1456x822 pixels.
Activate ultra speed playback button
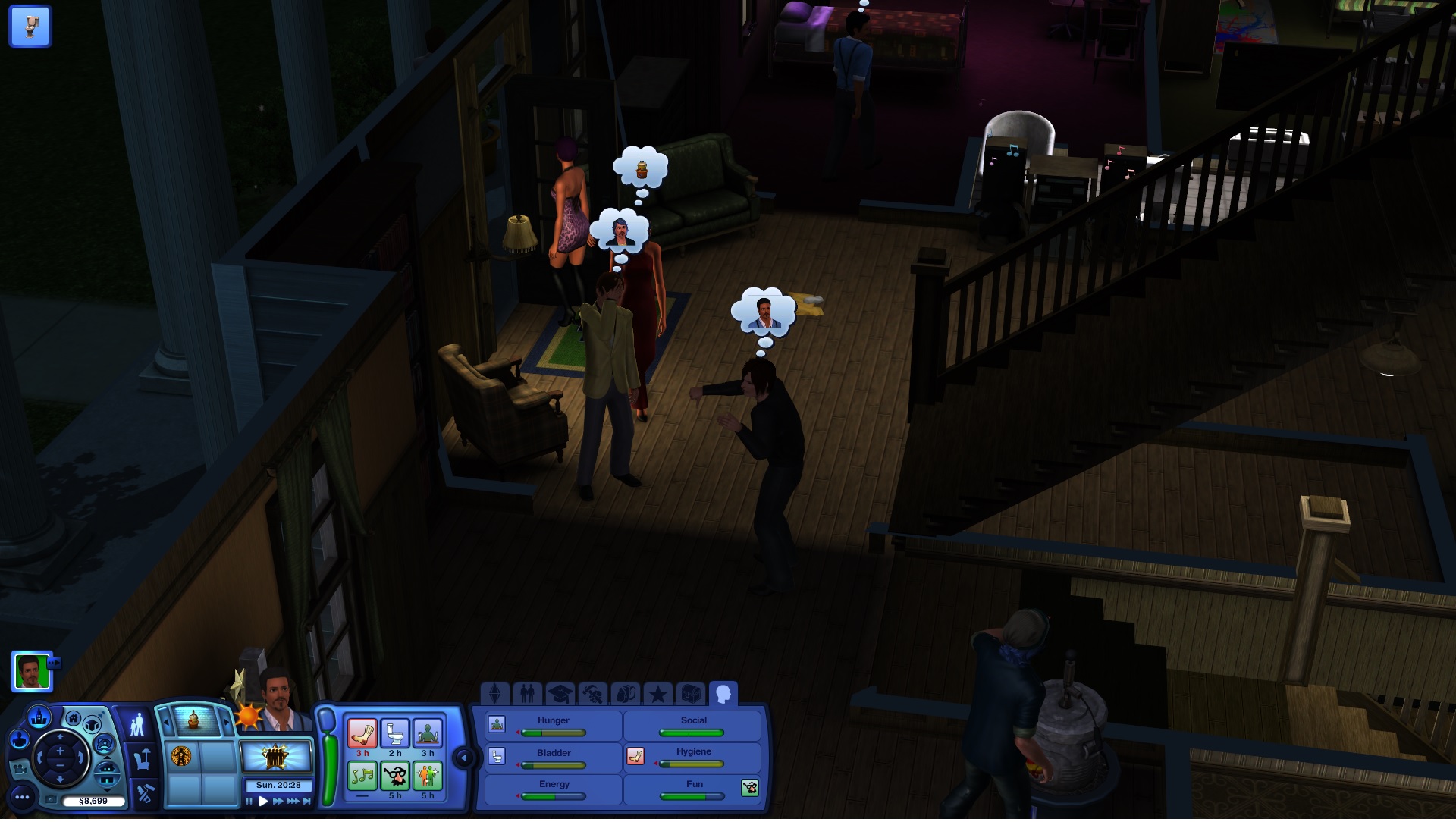(292, 800)
